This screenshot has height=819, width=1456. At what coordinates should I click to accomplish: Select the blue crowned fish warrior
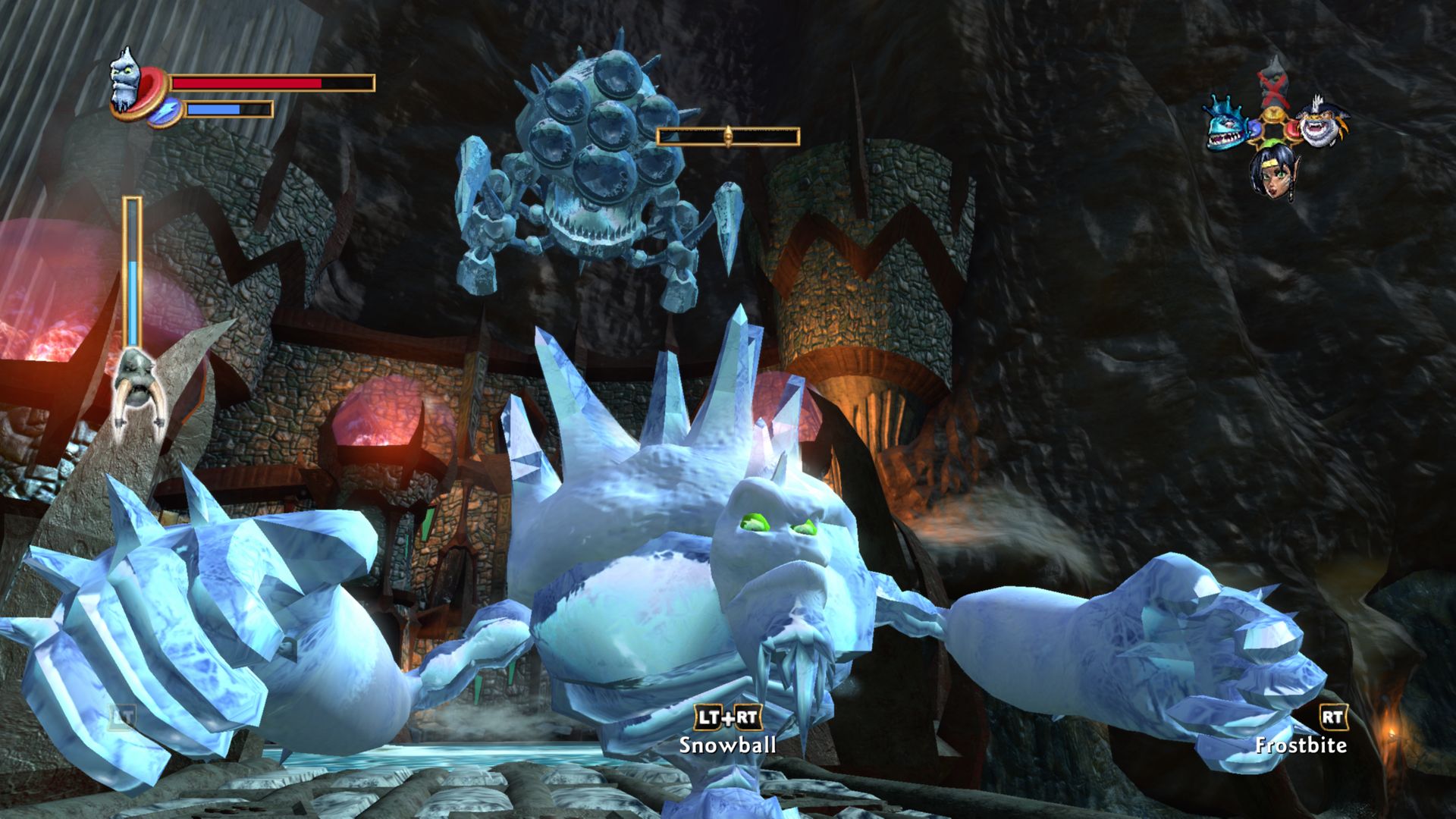1227,125
